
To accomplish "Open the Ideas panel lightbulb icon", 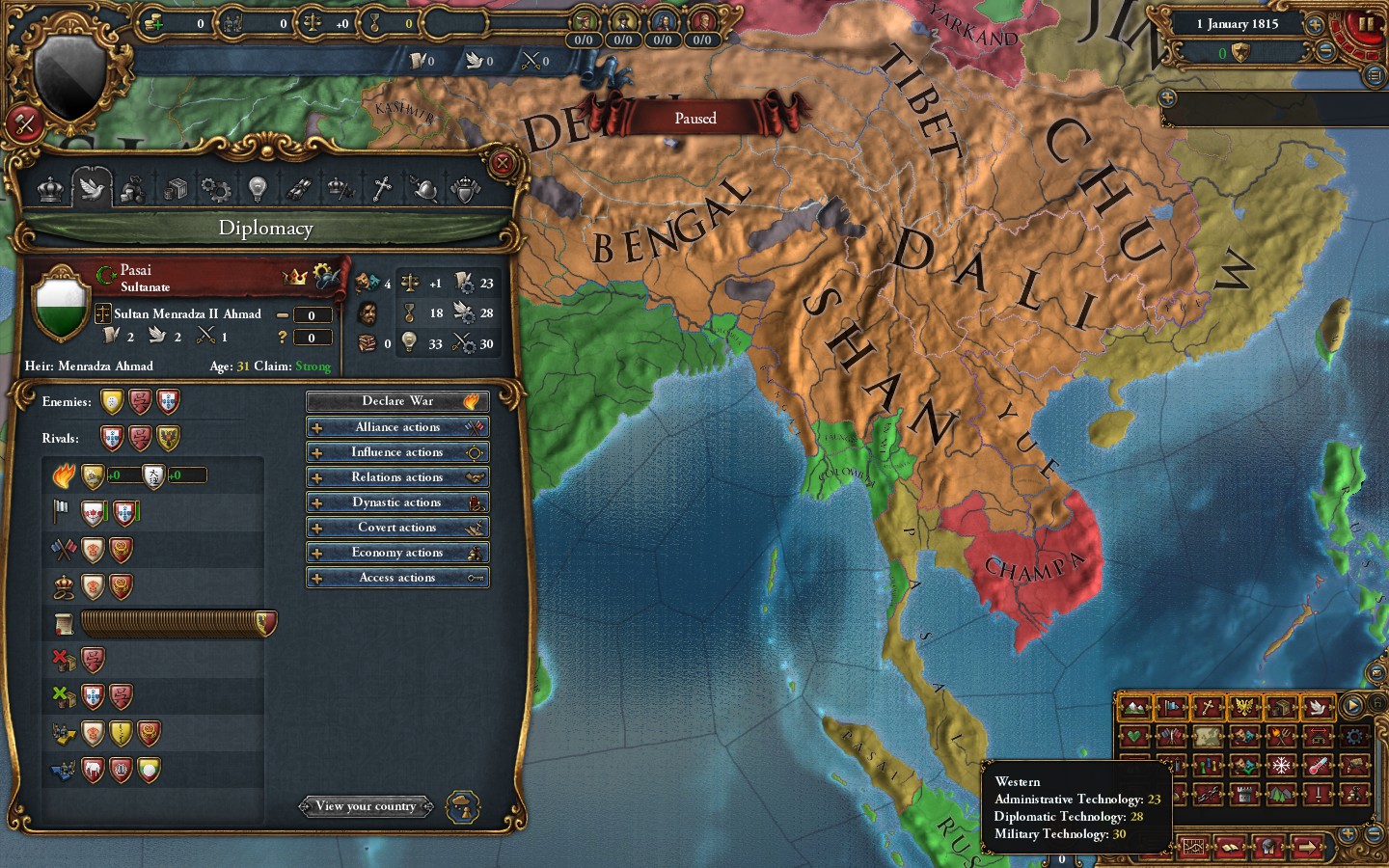I will coord(256,189).
